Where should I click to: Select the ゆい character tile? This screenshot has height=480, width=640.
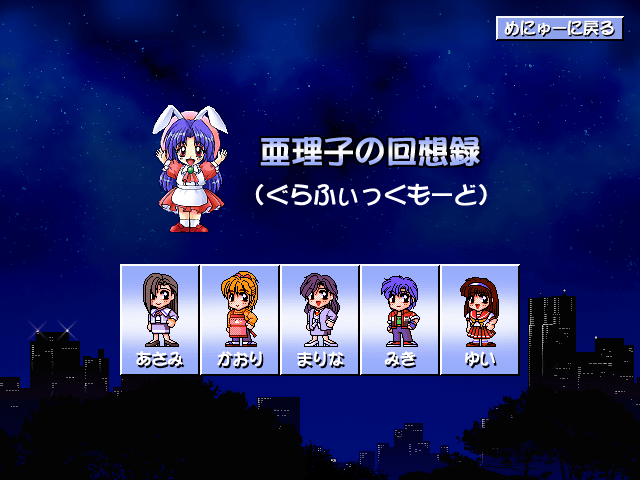tap(480, 319)
